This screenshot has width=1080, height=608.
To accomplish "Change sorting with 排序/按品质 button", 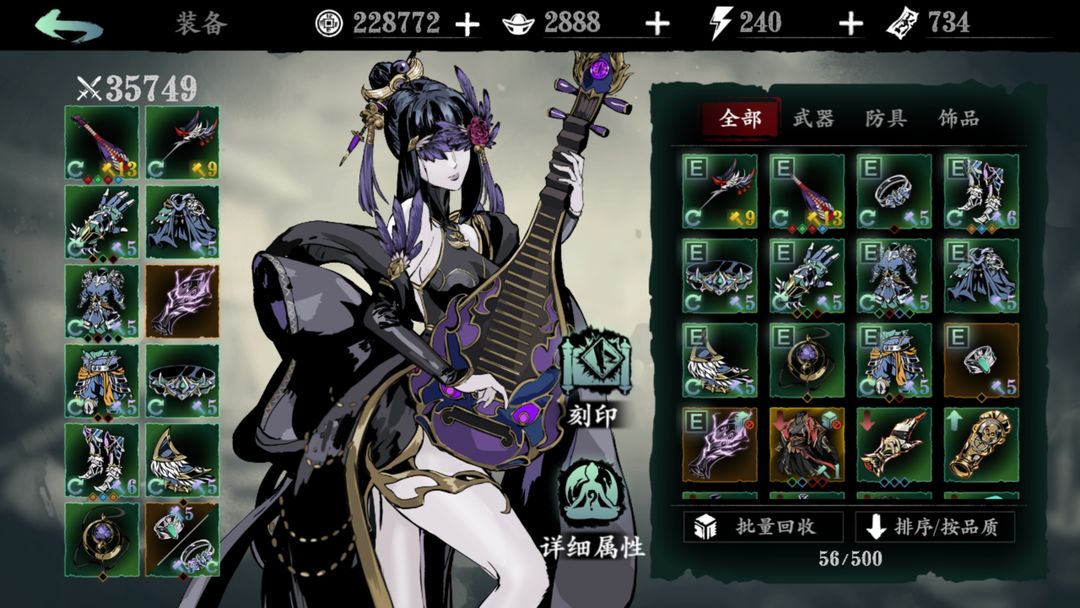I will coord(935,526).
